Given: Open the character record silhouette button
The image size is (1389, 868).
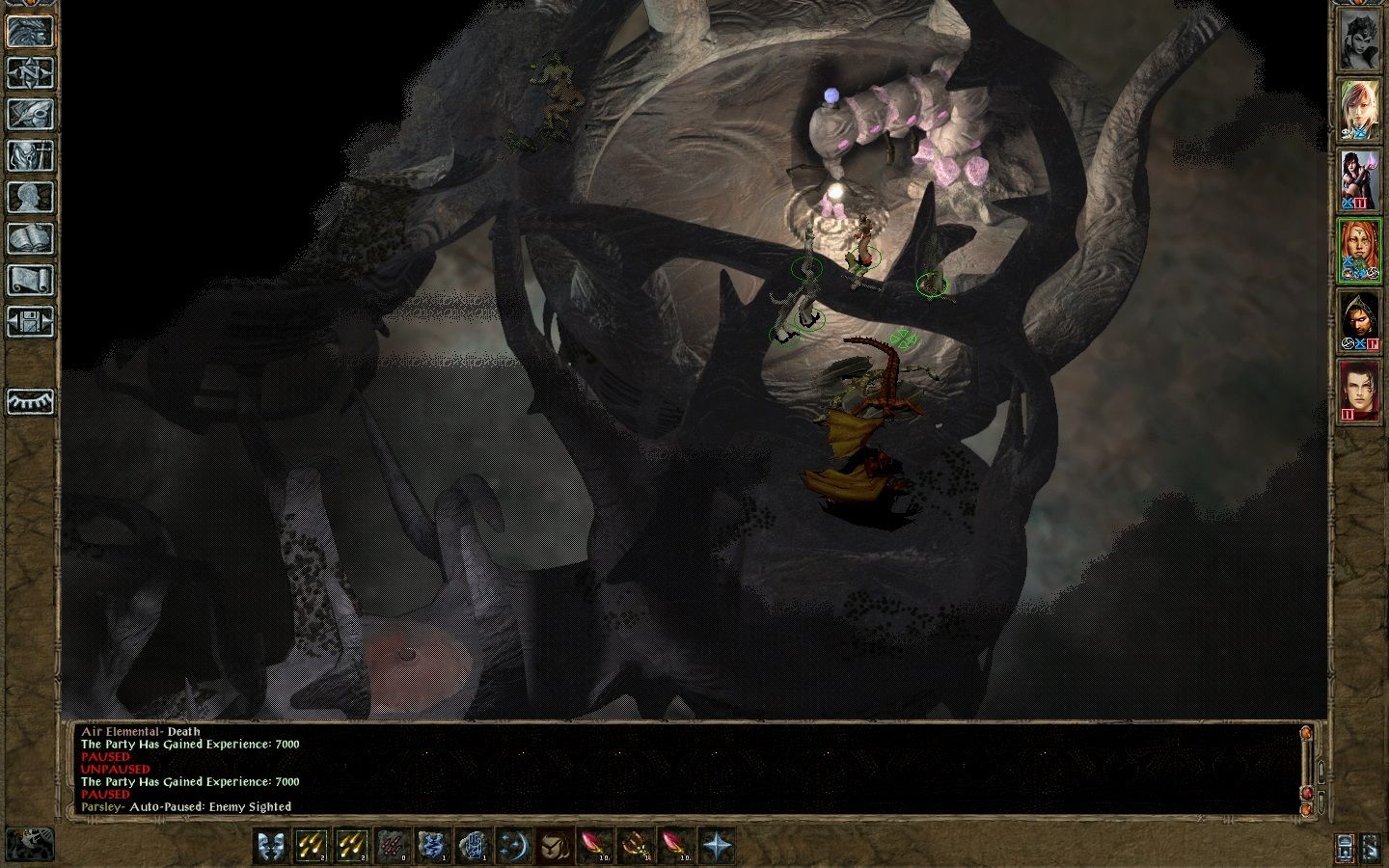Looking at the screenshot, I should tap(30, 197).
